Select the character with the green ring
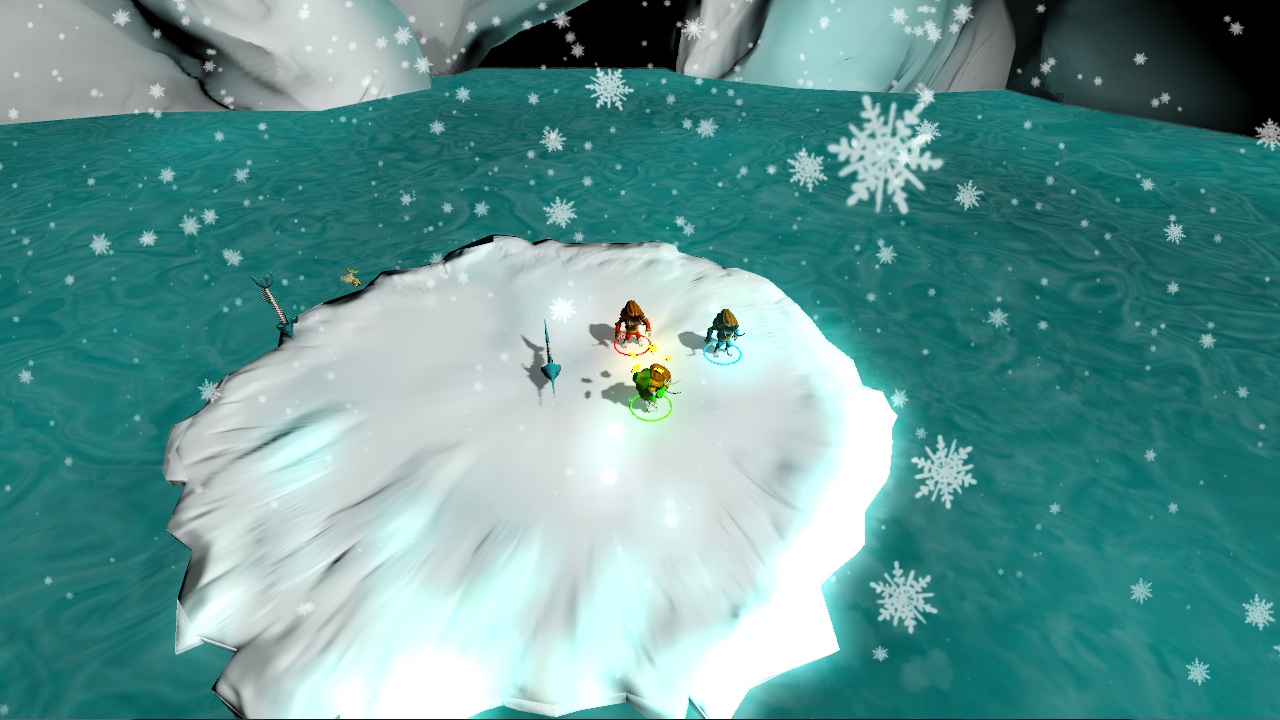 click(652, 387)
